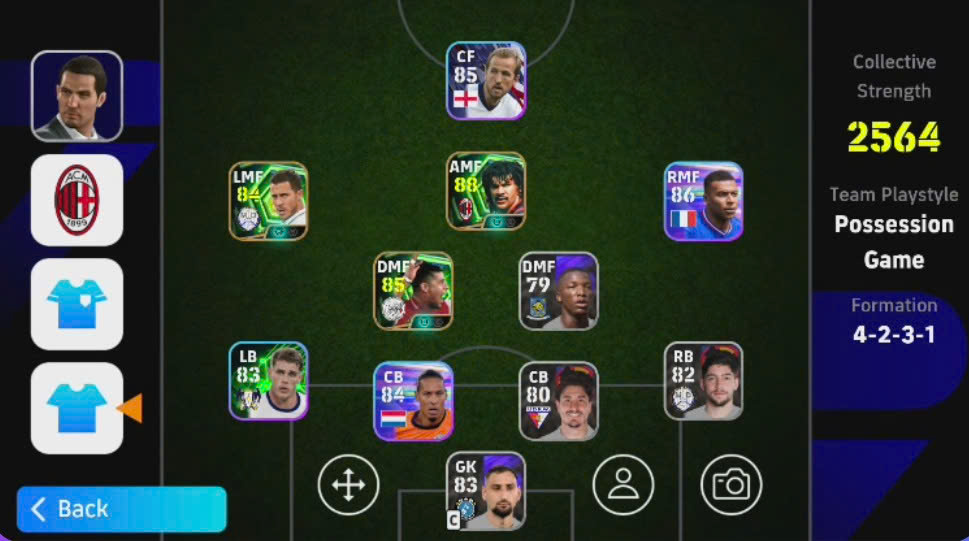This screenshot has width=969, height=541.
Task: Open the 4-2-3-1 Formation panel
Action: (x=893, y=321)
